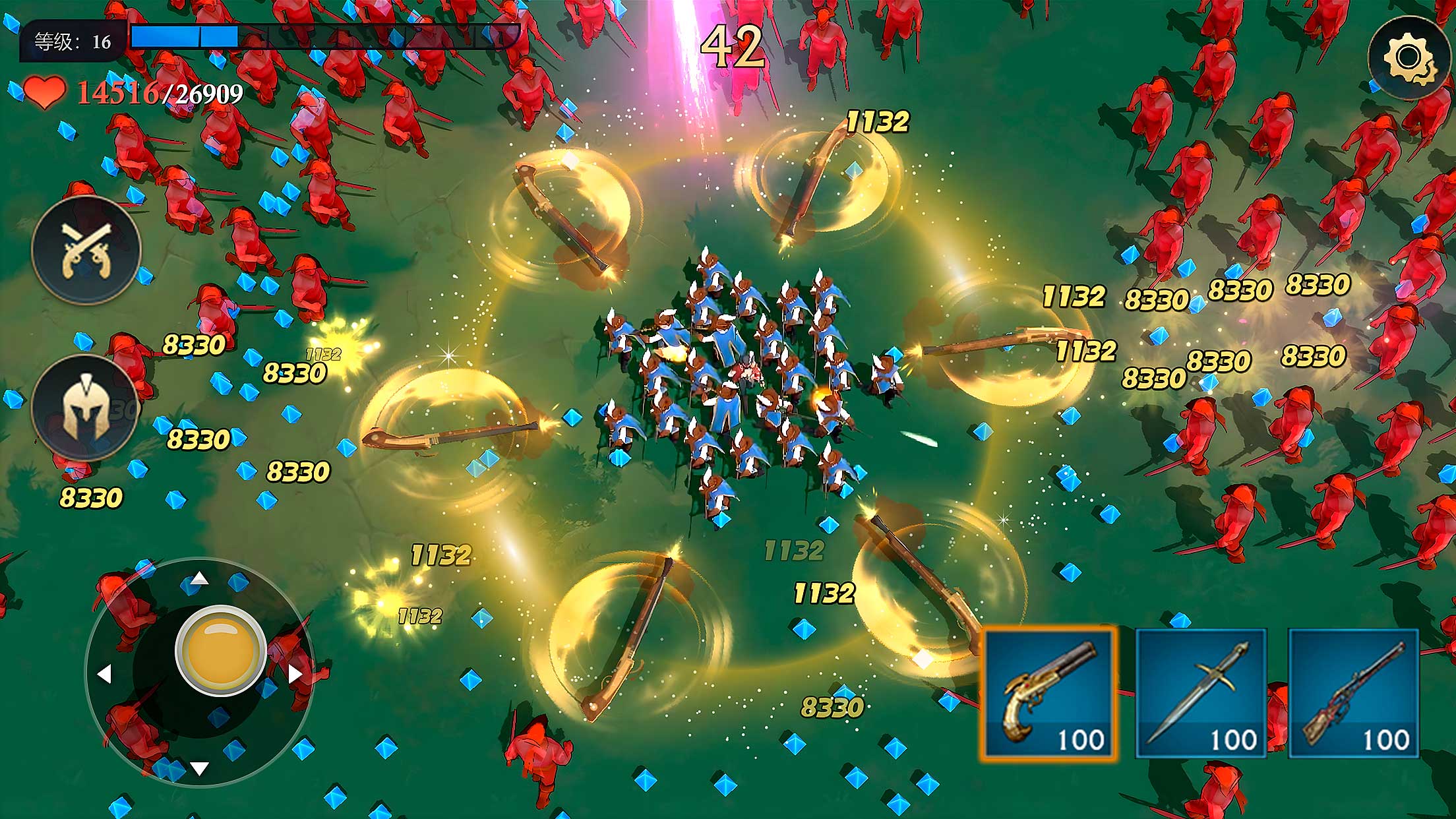
Task: Click the yellow joystick knob
Action: click(221, 650)
